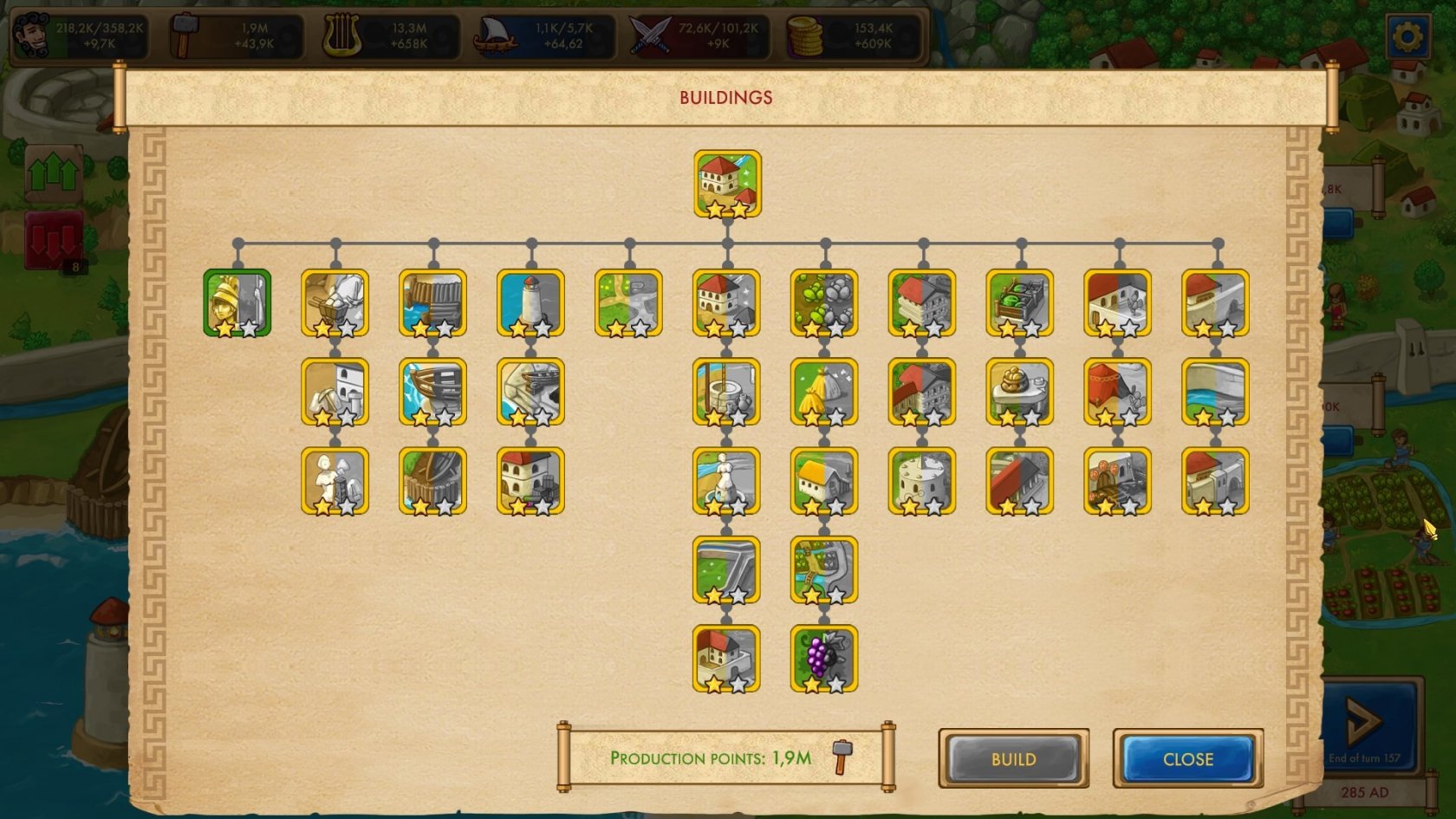Select the red tent building

click(x=1117, y=392)
